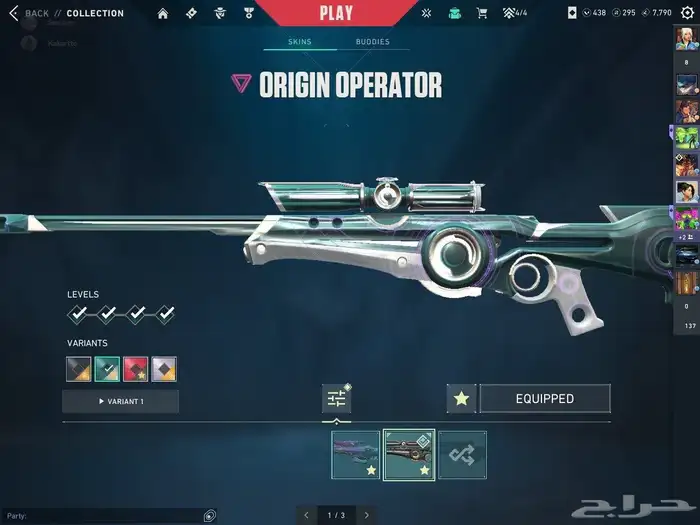
Task: Open the settings gear
Action: pyautogui.click(x=686, y=13)
